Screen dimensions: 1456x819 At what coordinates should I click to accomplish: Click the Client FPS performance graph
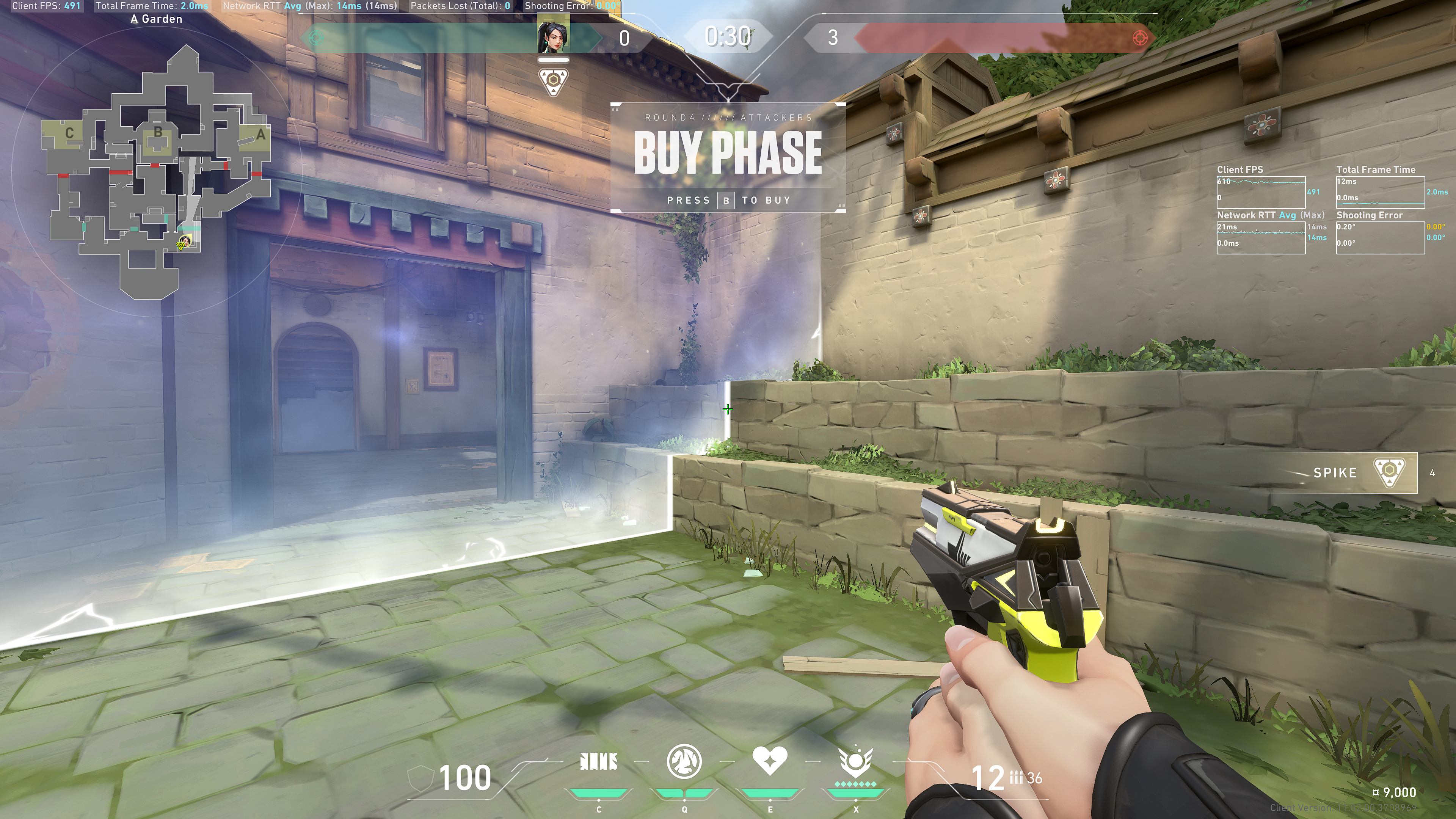point(1260,192)
